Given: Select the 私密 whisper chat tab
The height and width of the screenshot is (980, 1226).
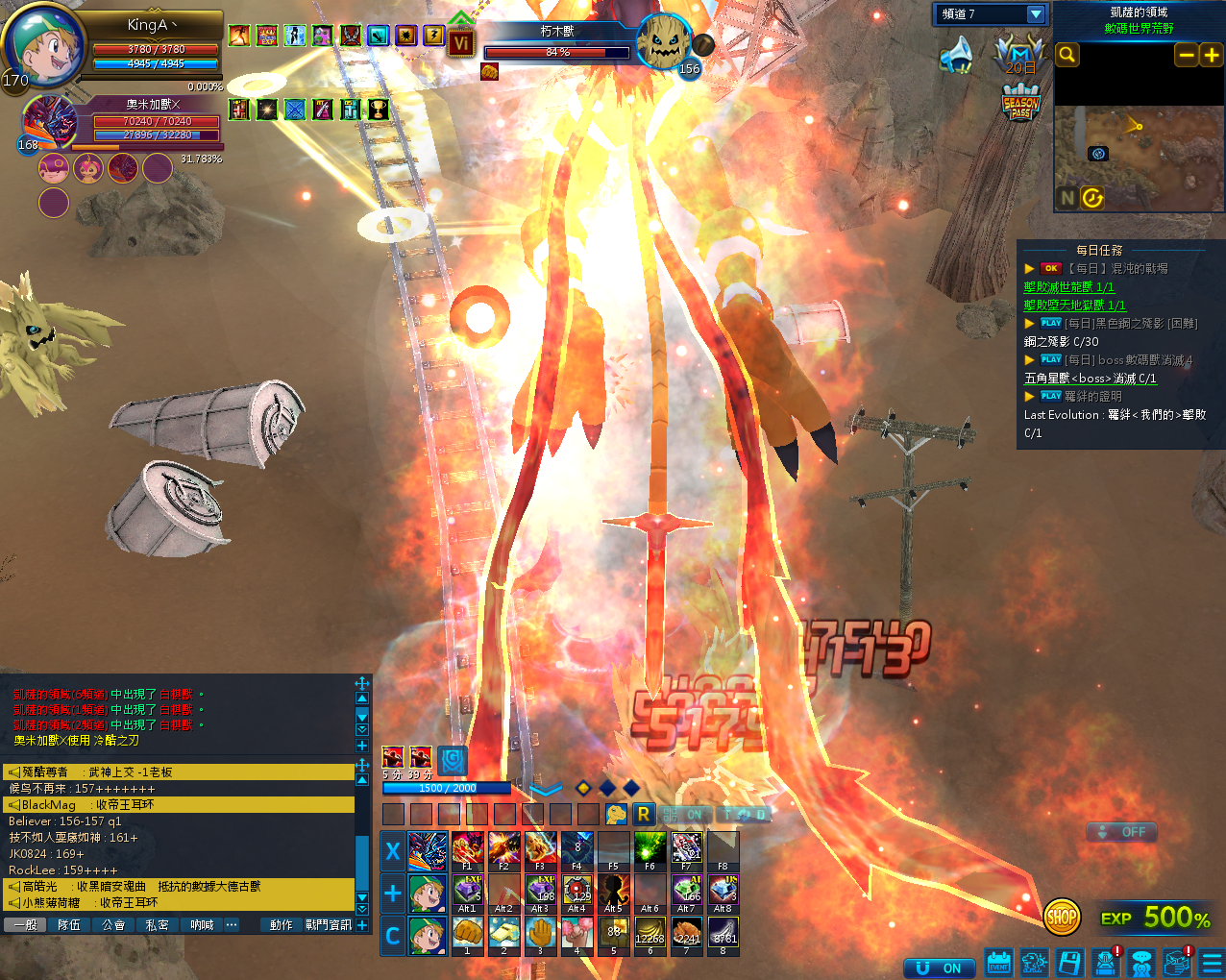Looking at the screenshot, I should 158,924.
